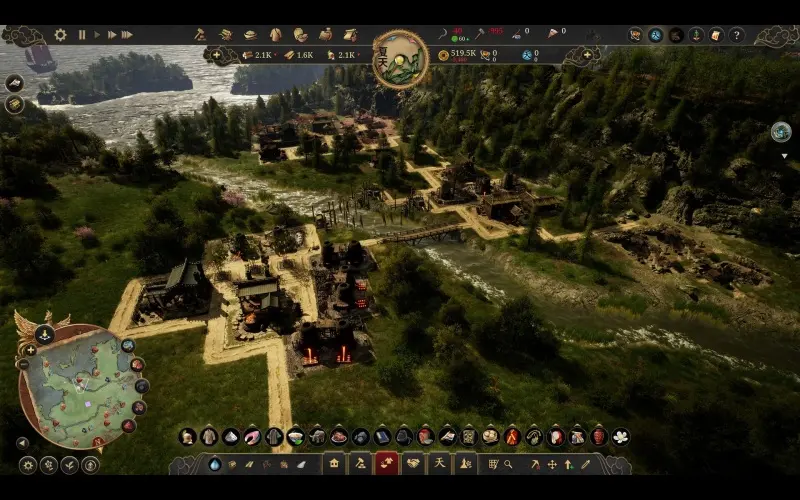
Task: Pick the white flower item icon
Action: [x=620, y=436]
